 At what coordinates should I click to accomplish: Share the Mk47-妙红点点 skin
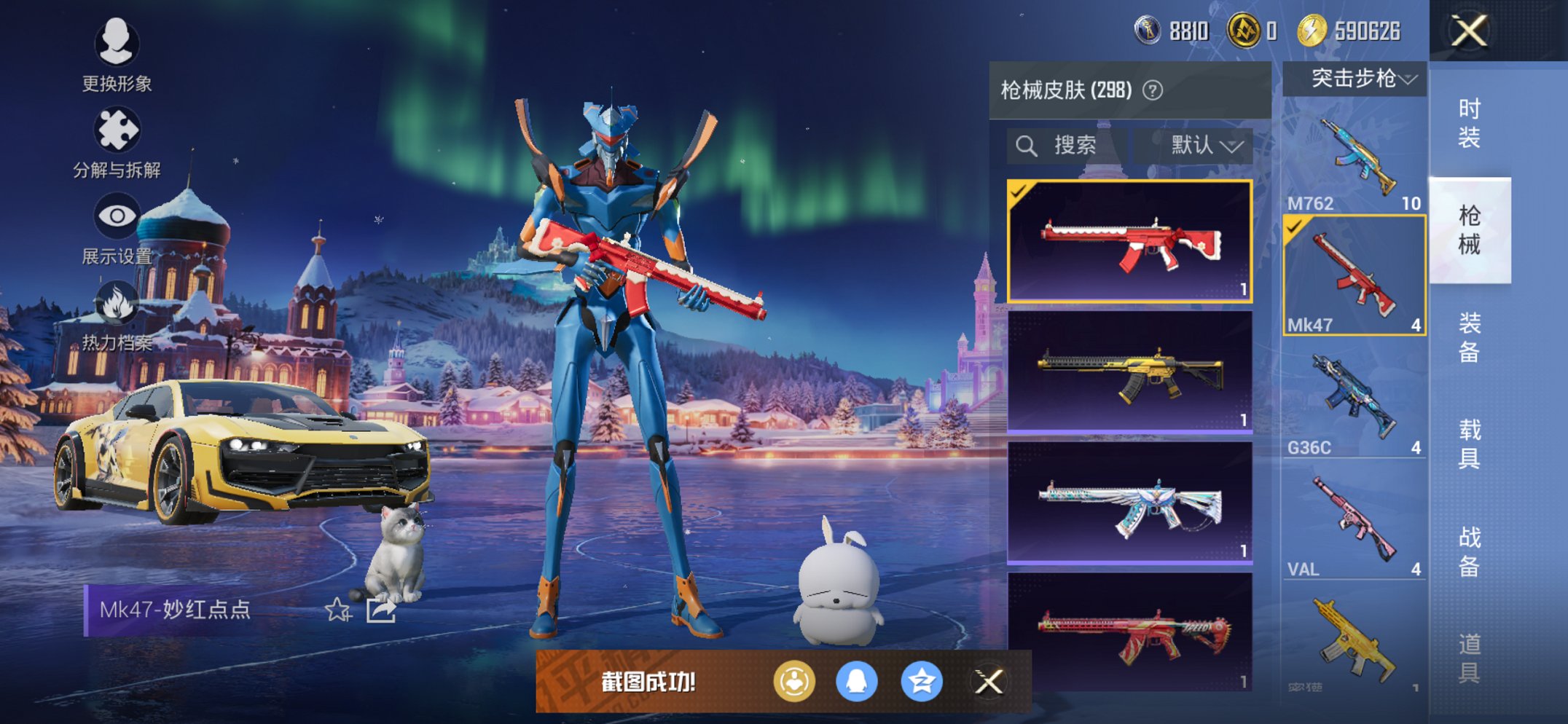tap(381, 610)
